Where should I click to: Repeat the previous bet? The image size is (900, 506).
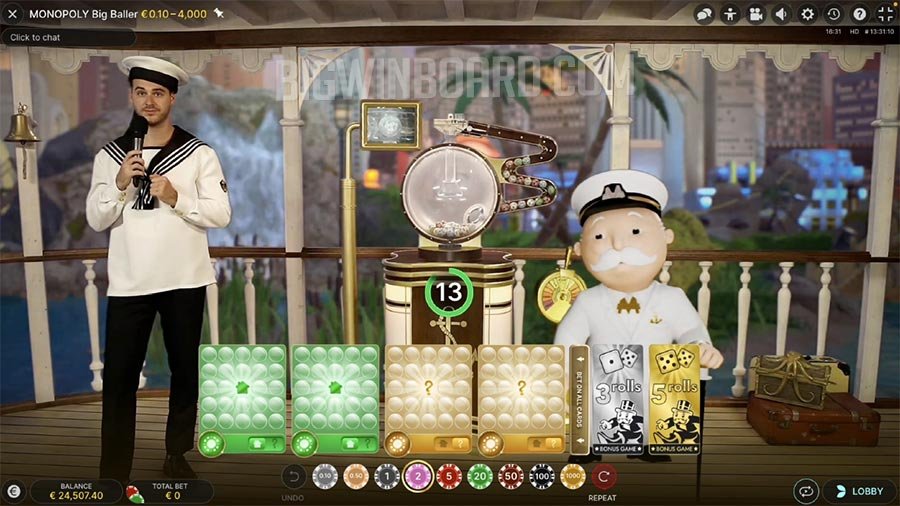(603, 477)
